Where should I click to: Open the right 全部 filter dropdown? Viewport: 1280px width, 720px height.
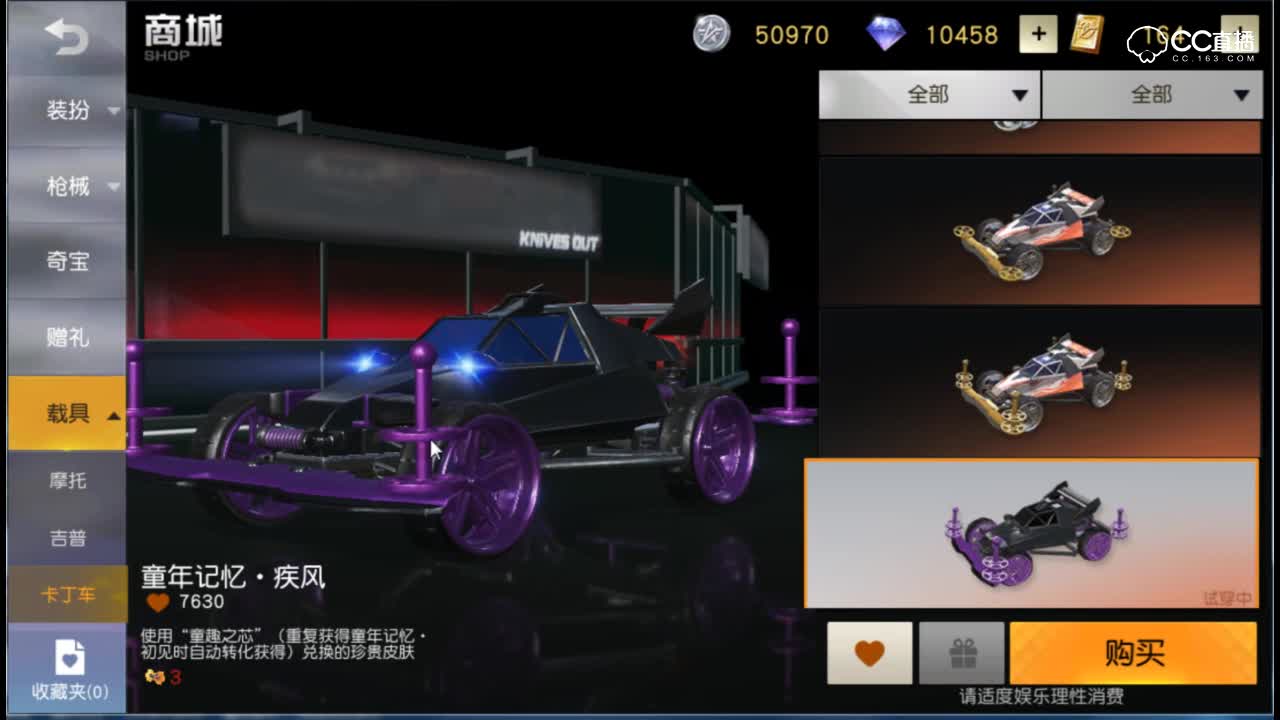1153,93
